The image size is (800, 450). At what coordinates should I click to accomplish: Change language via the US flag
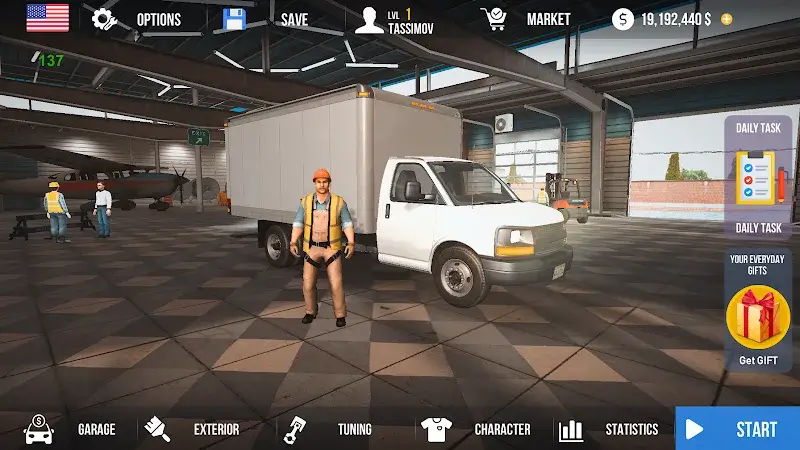pos(48,18)
